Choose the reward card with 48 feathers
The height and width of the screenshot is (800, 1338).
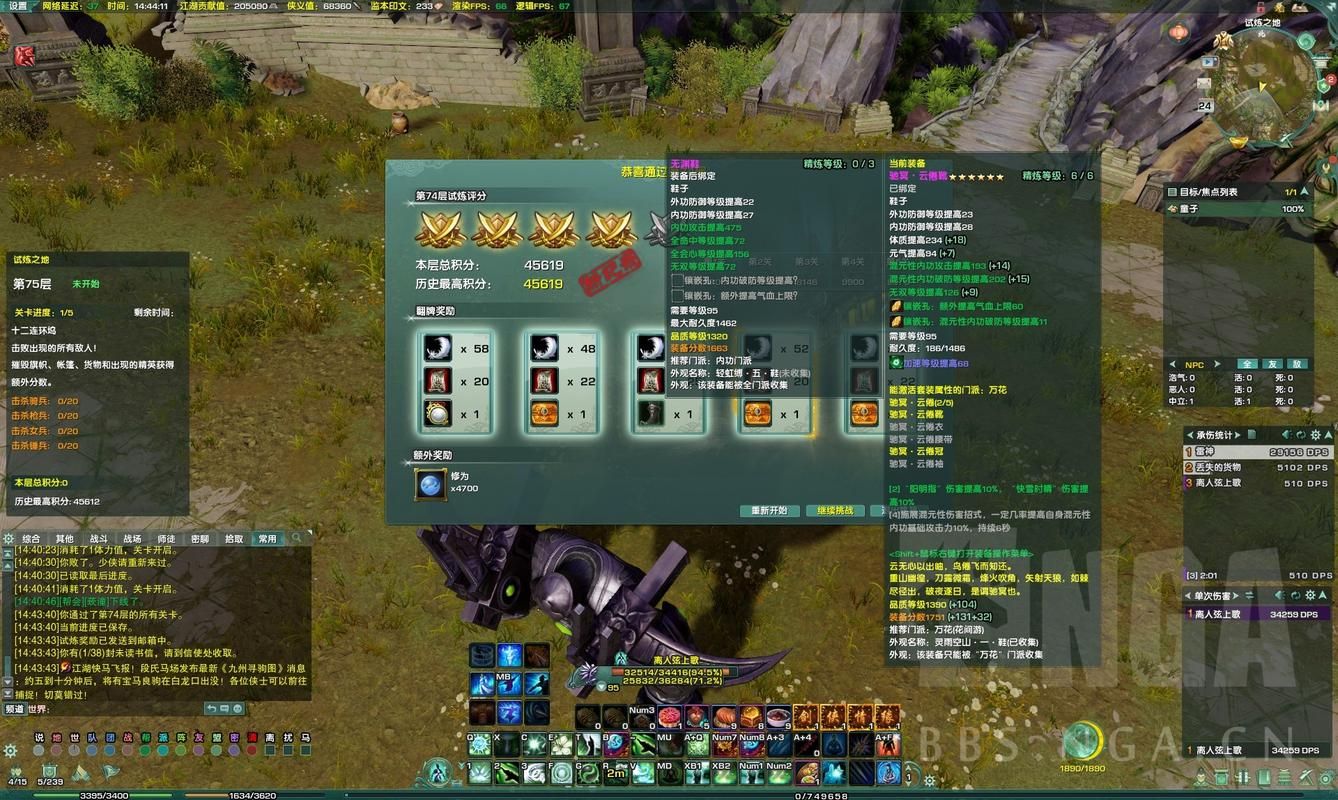coord(561,380)
